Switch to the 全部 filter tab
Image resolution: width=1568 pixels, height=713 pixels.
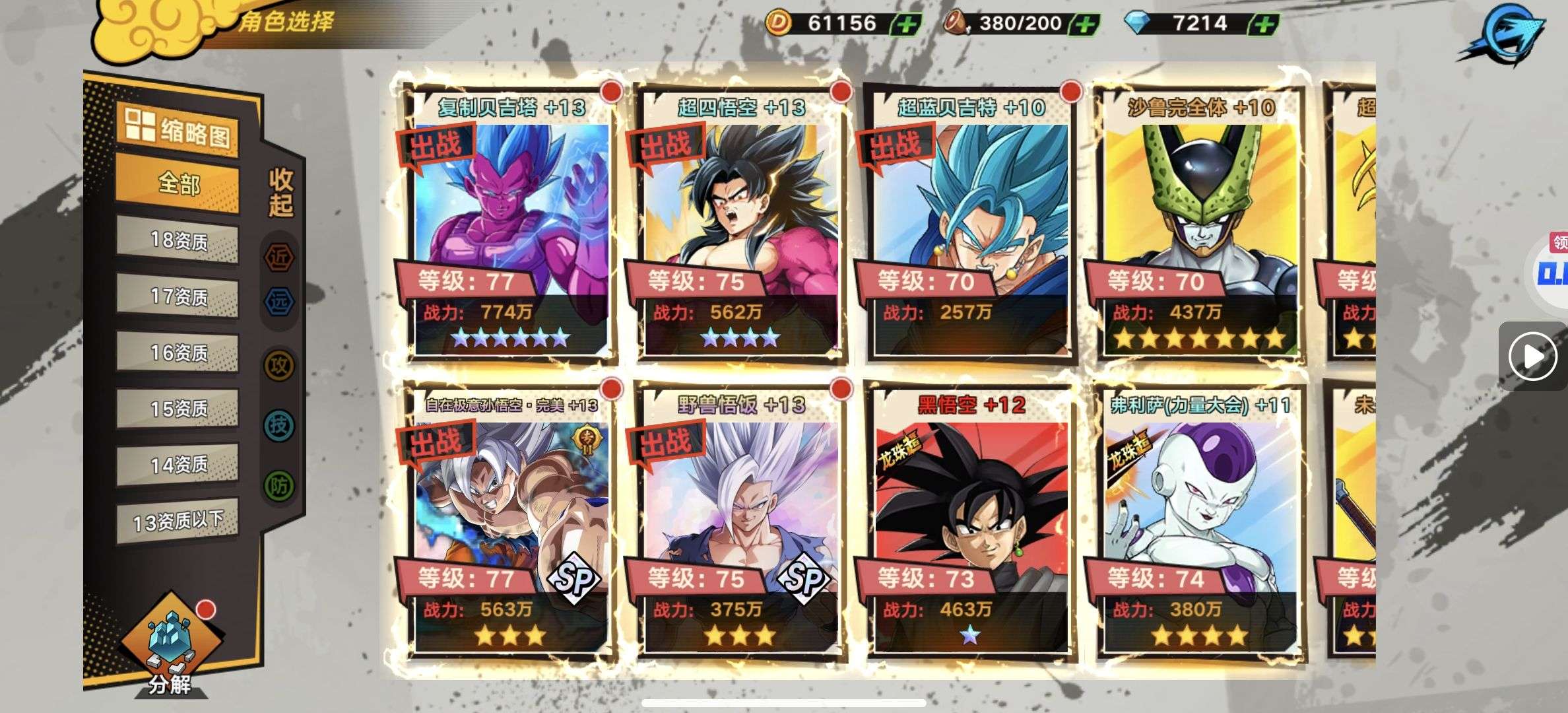pos(178,184)
